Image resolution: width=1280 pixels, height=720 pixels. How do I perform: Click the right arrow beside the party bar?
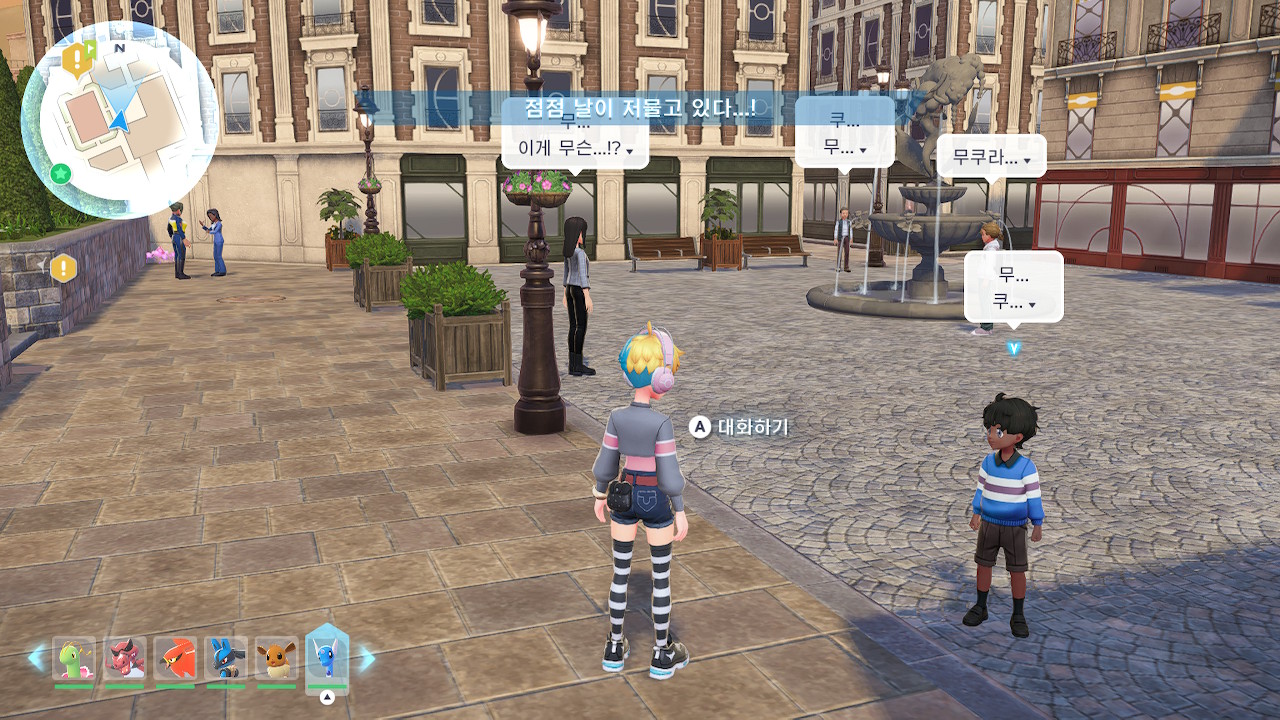pyautogui.click(x=366, y=657)
